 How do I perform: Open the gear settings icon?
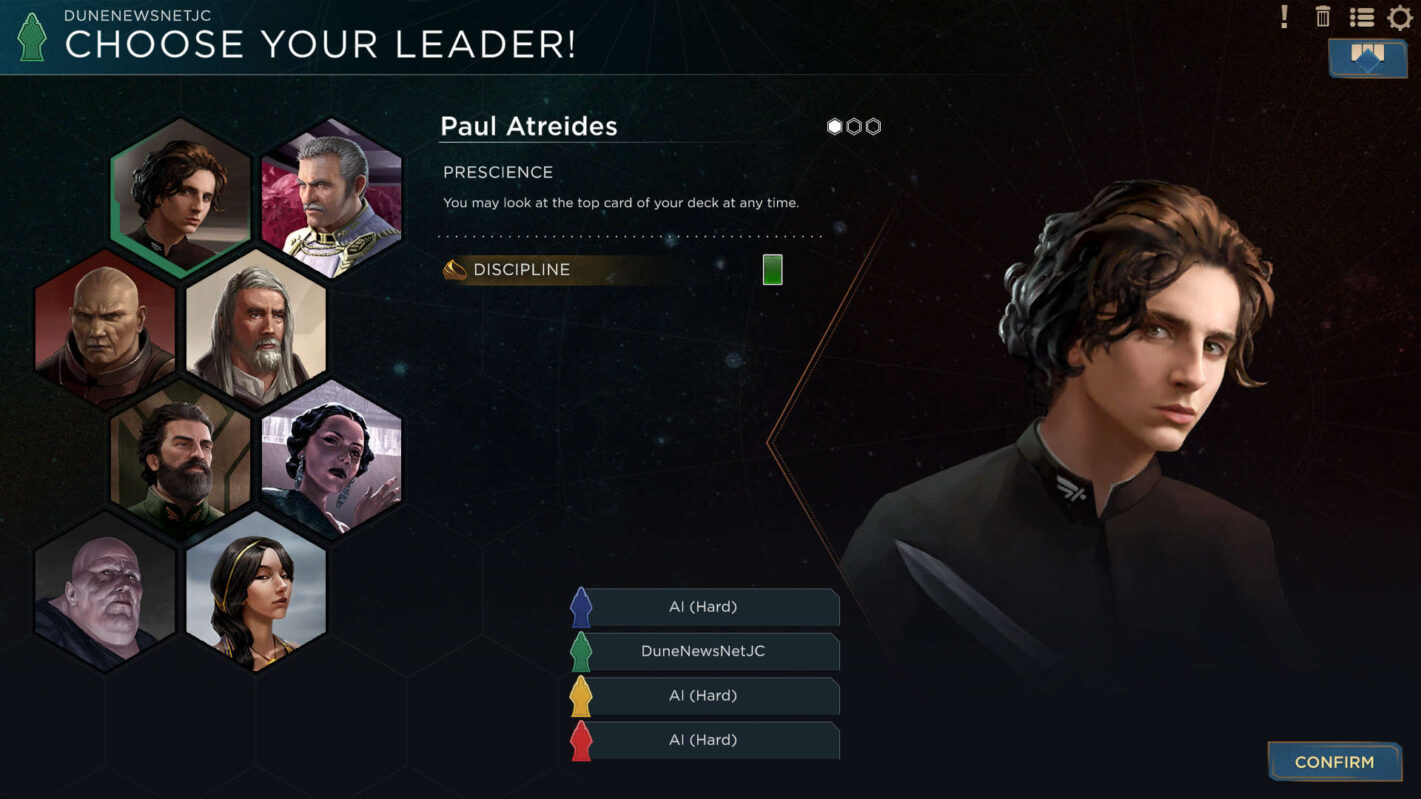tap(1400, 17)
